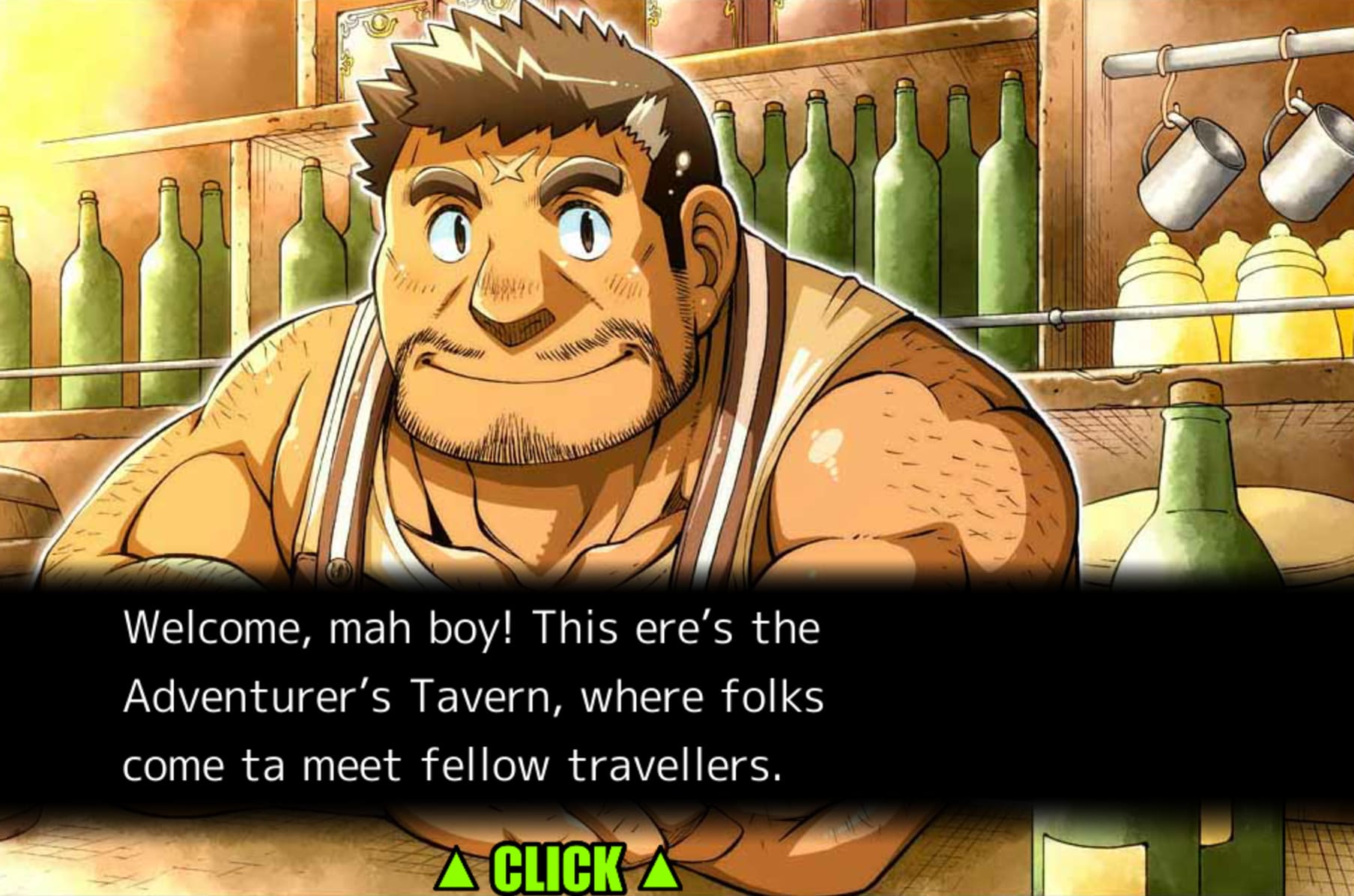This screenshot has height=896, width=1354.
Task: Advance the tavern keeper's welcome dialogue box
Action: 474,697
